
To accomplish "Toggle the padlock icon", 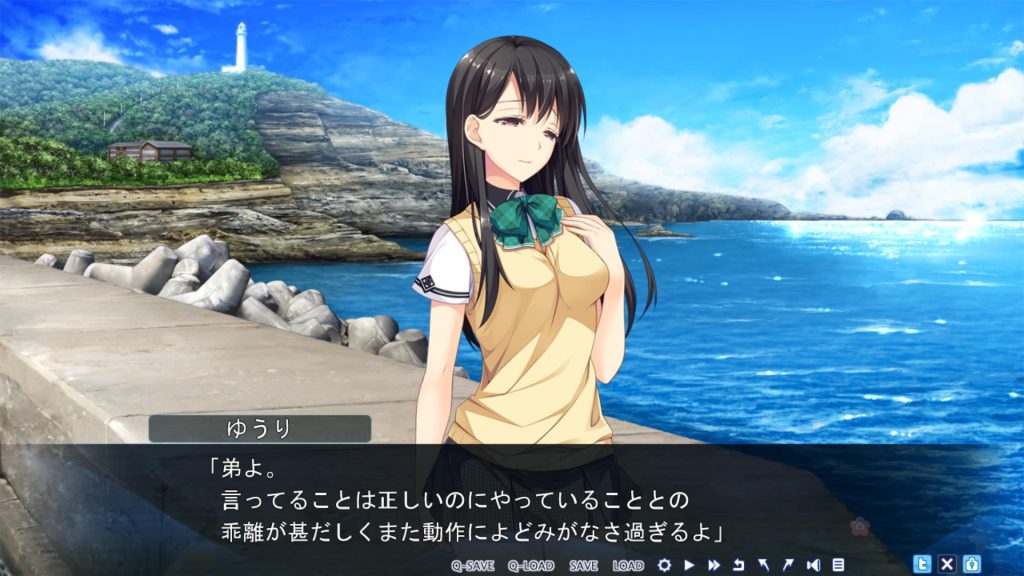I will 971,564.
